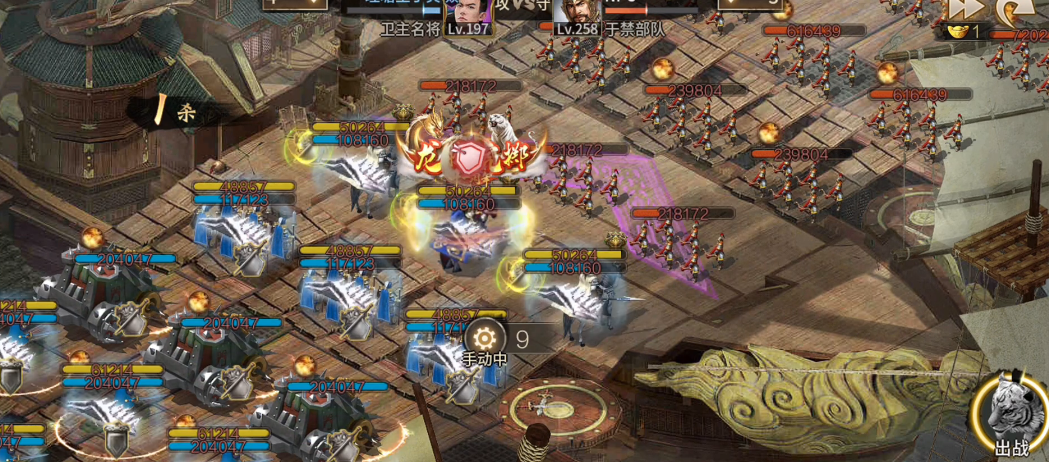
Task: Click the curved arrow skip button
Action: pos(1010,10)
